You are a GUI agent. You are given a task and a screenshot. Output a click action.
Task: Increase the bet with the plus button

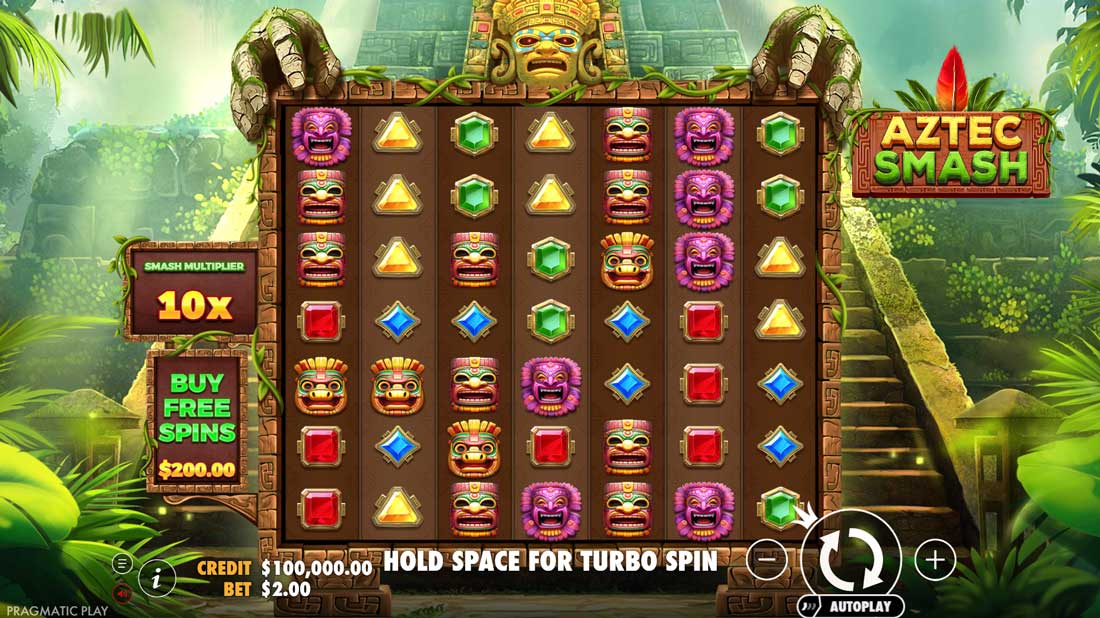click(935, 561)
